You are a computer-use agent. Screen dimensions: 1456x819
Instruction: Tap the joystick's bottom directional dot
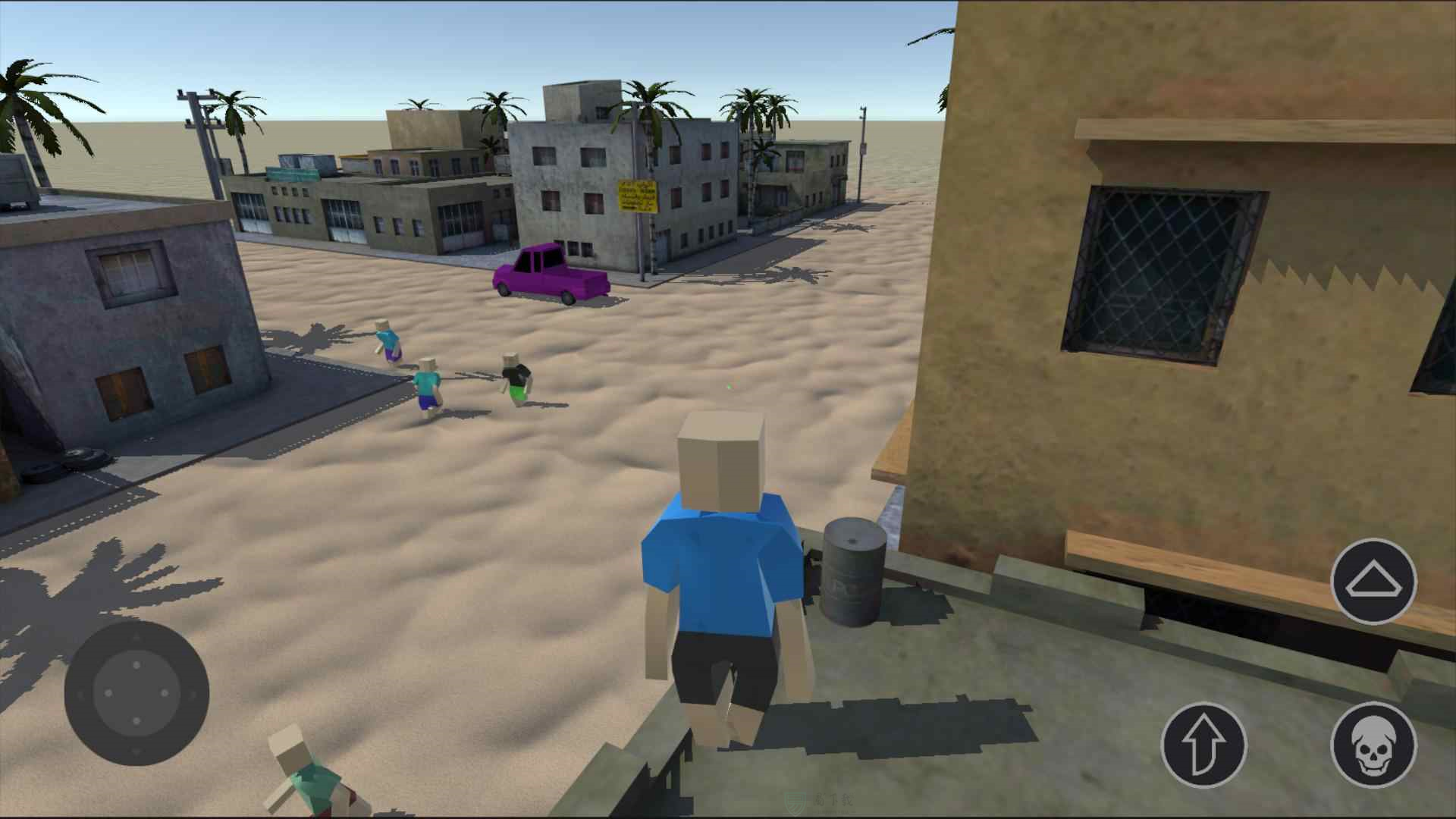(136, 720)
